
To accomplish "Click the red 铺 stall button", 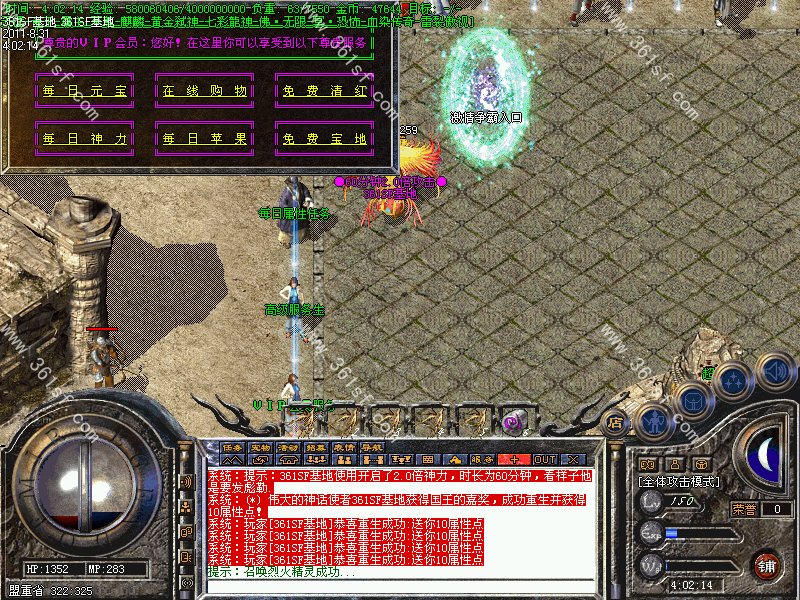I will coord(767,565).
